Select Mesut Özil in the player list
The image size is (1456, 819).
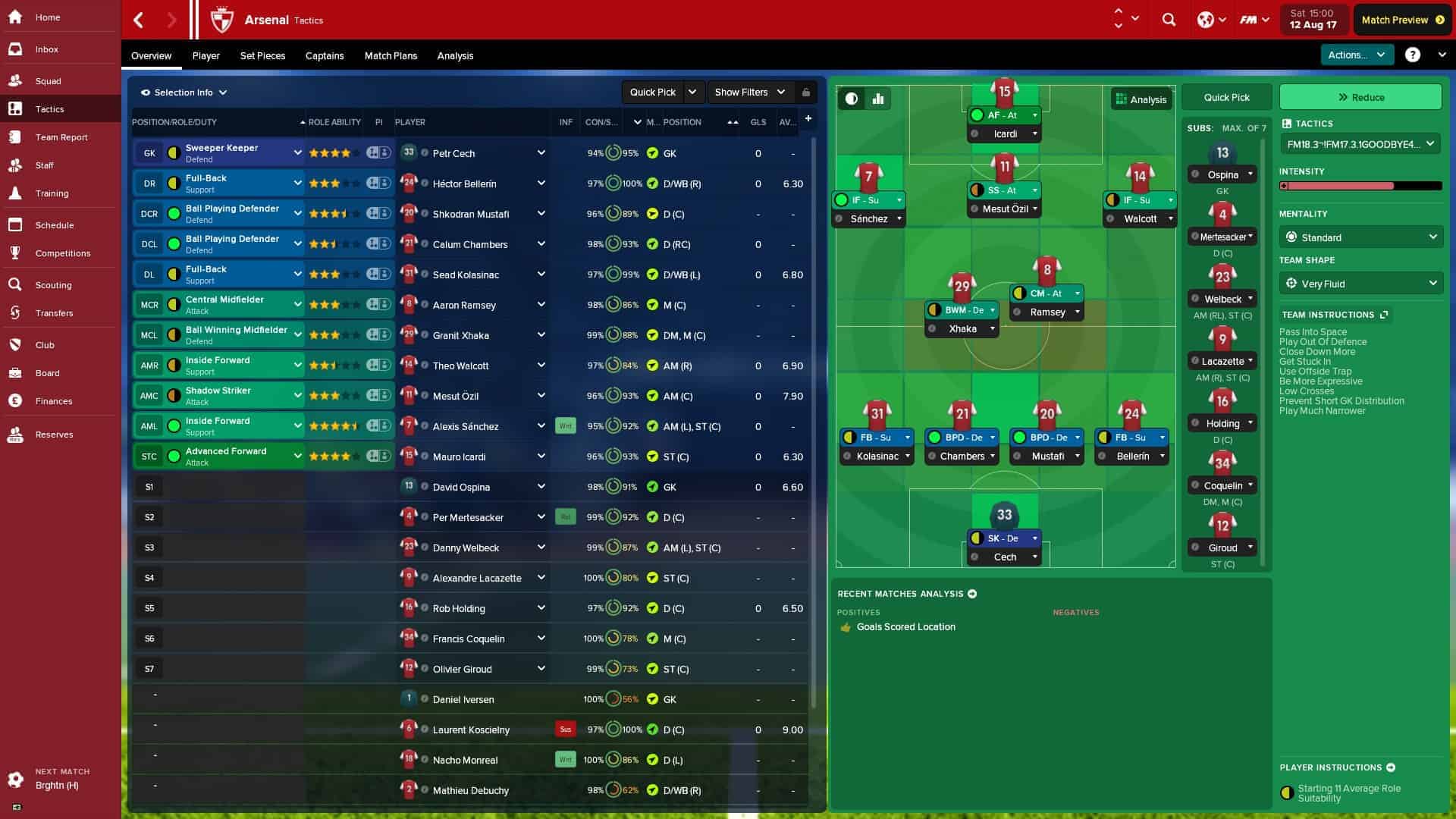click(455, 397)
